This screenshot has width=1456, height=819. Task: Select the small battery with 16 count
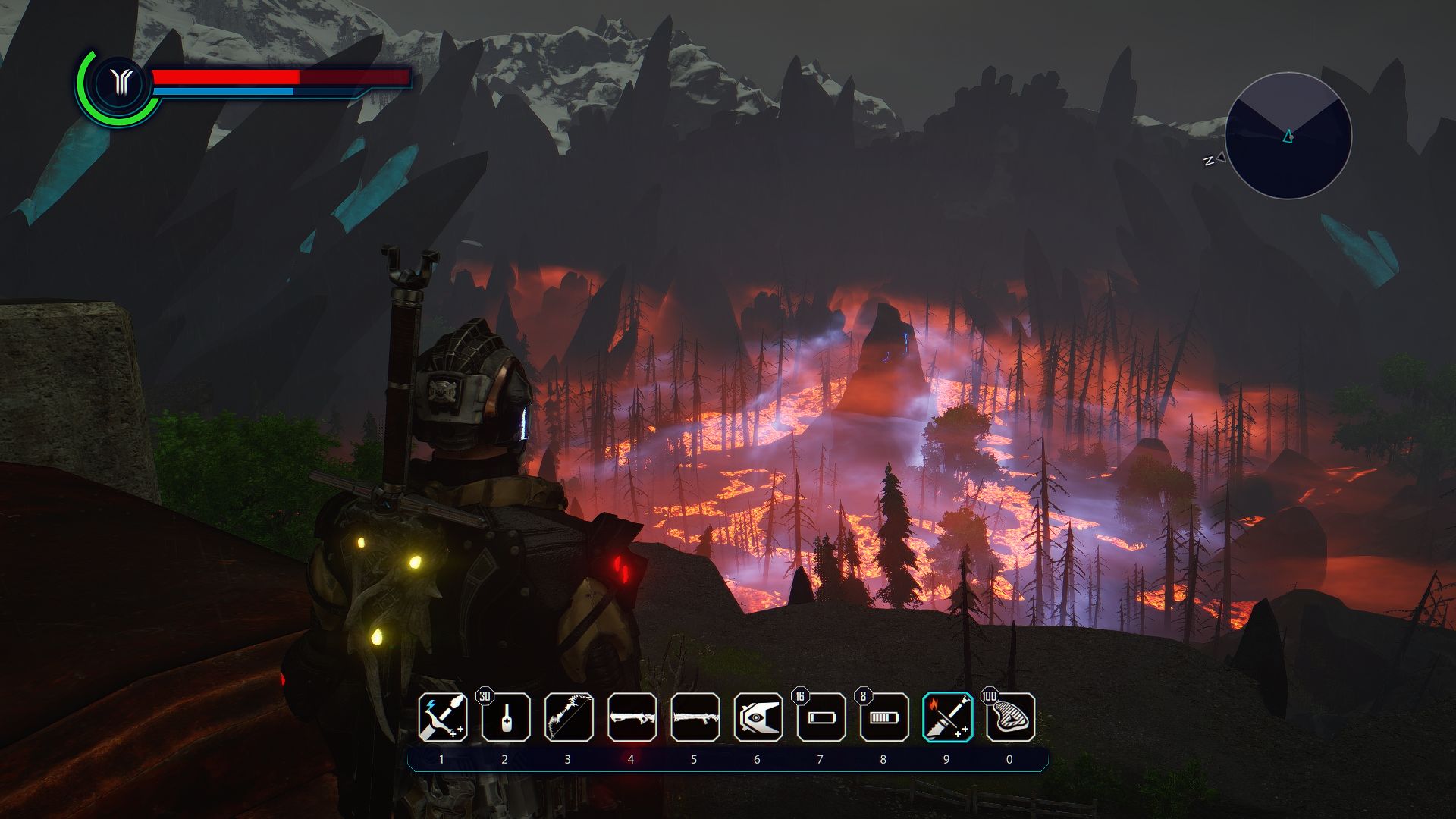pyautogui.click(x=821, y=717)
